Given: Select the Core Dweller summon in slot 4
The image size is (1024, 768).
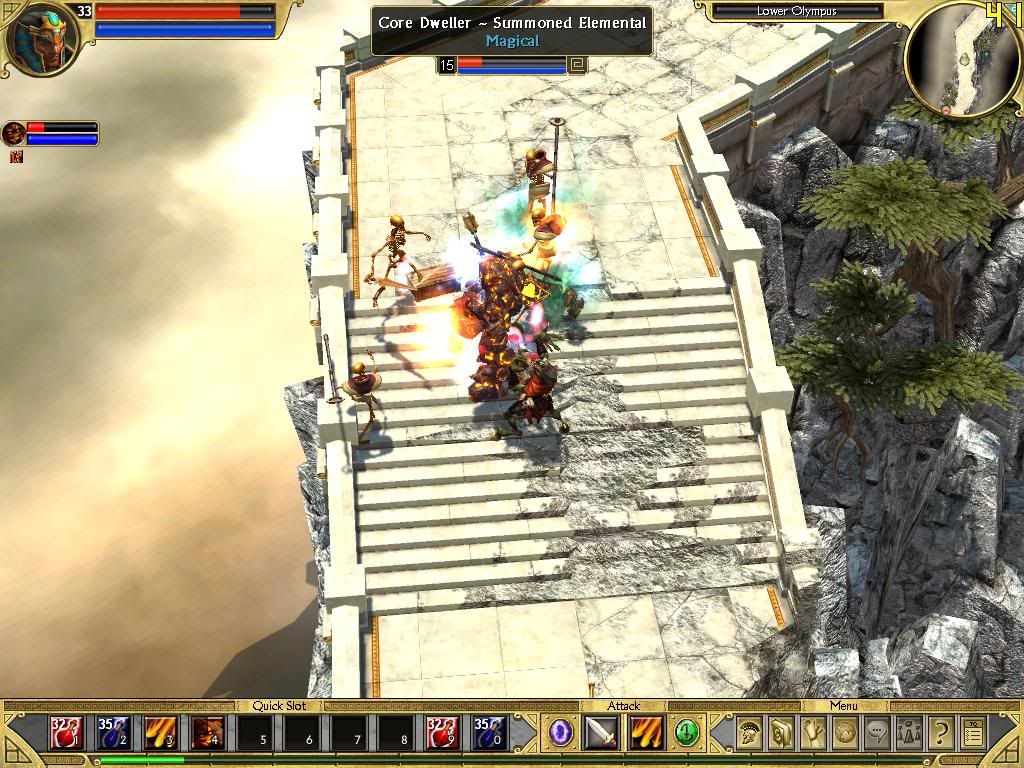Looking at the screenshot, I should point(208,734).
